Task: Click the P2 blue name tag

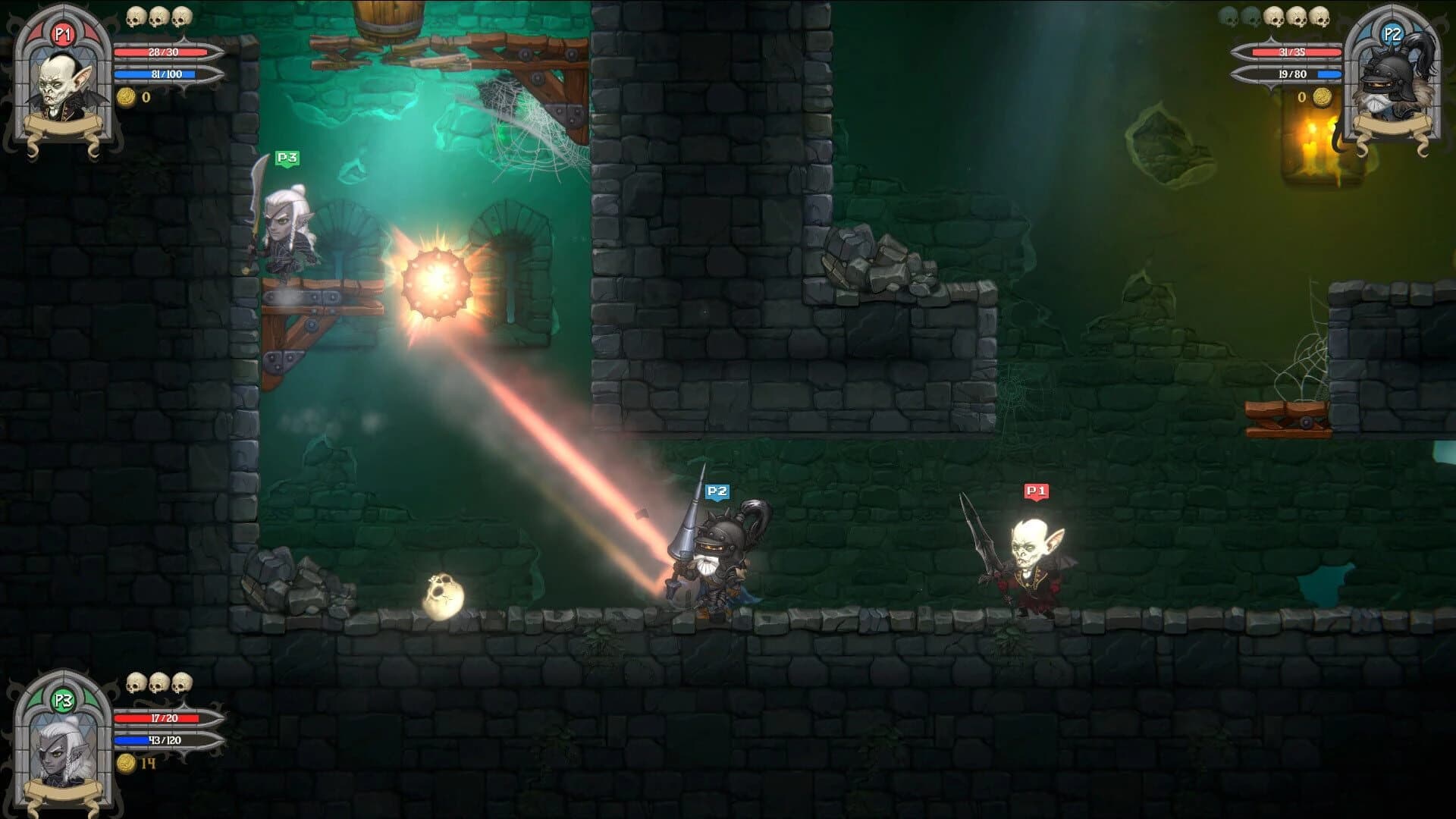Action: pyautogui.click(x=716, y=491)
